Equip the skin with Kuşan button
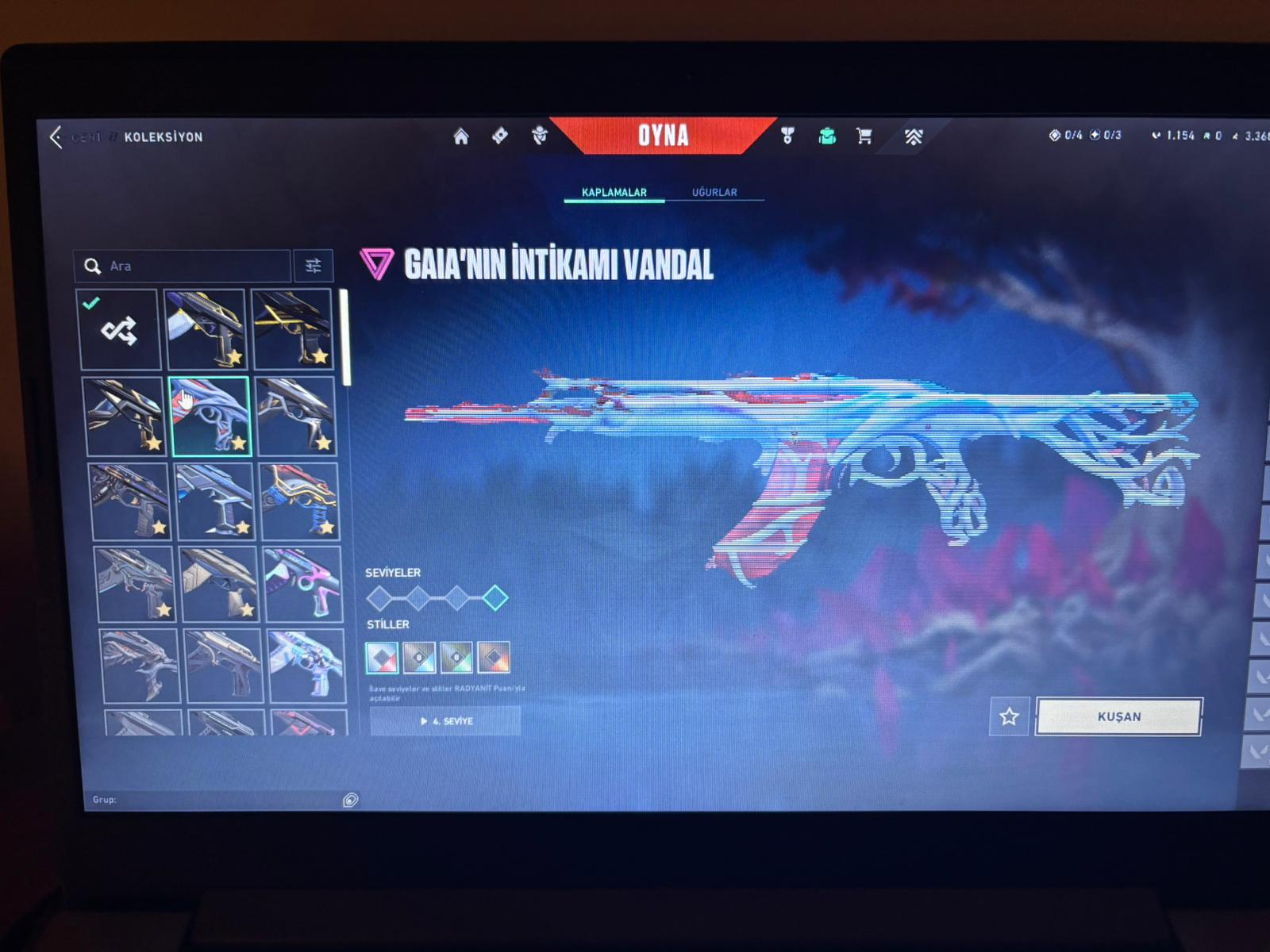The height and width of the screenshot is (952, 1270). [1119, 717]
